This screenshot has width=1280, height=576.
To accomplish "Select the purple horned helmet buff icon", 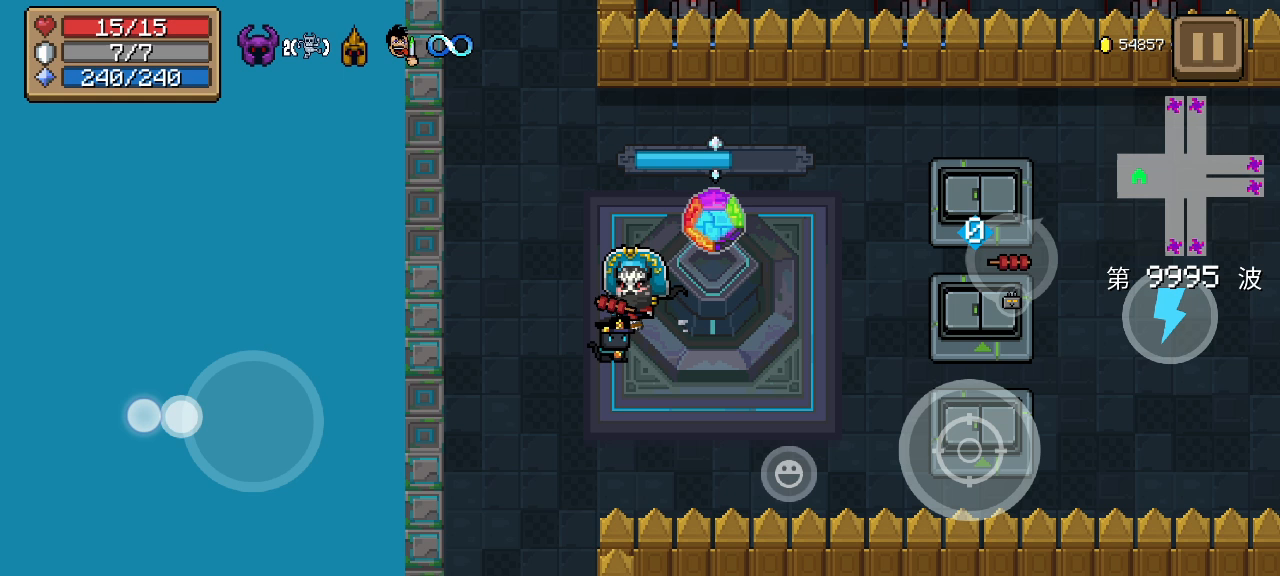I will click(x=257, y=46).
